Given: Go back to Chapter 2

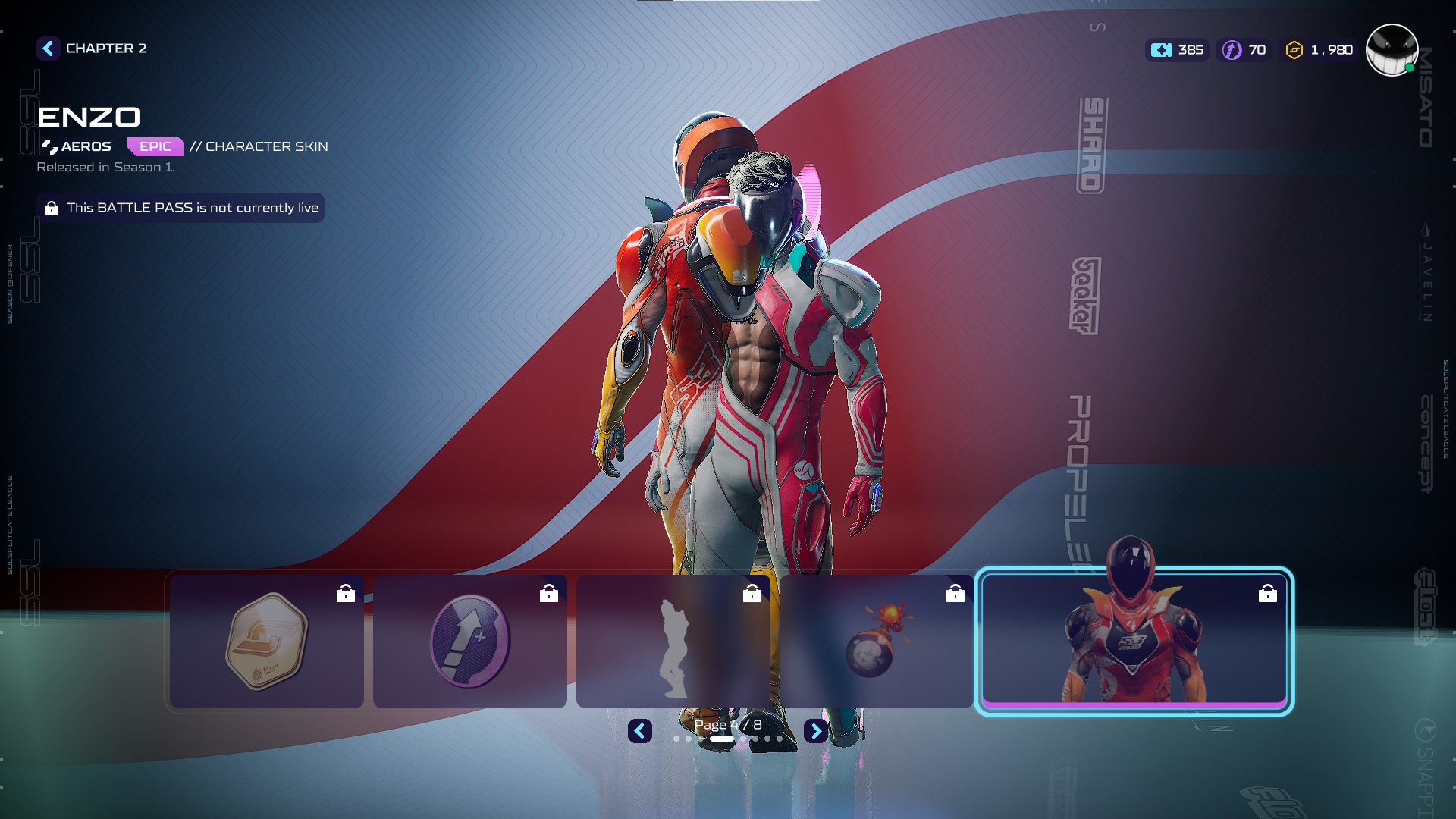Looking at the screenshot, I should tap(49, 49).
